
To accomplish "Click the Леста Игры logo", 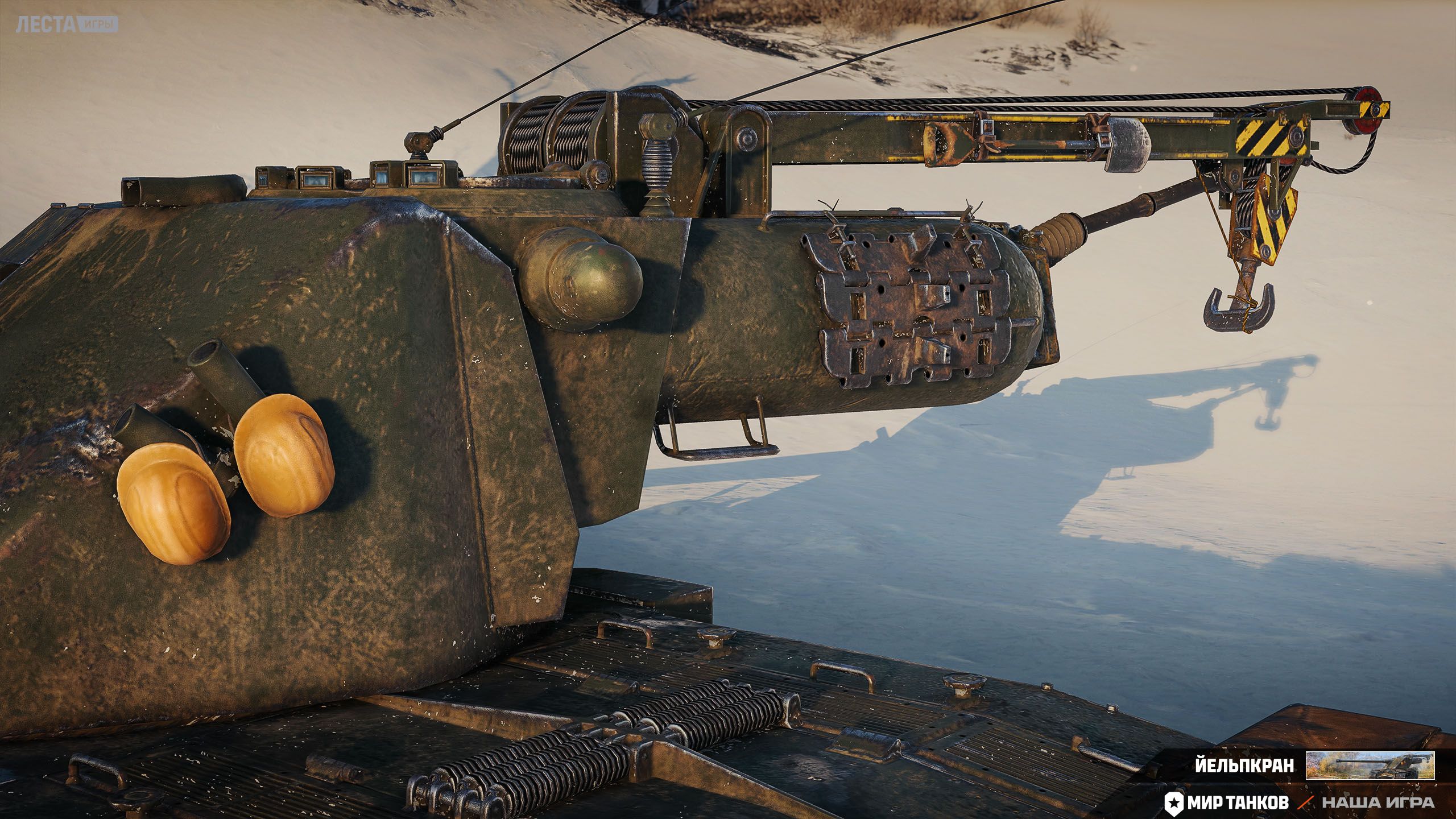I will (x=67, y=24).
